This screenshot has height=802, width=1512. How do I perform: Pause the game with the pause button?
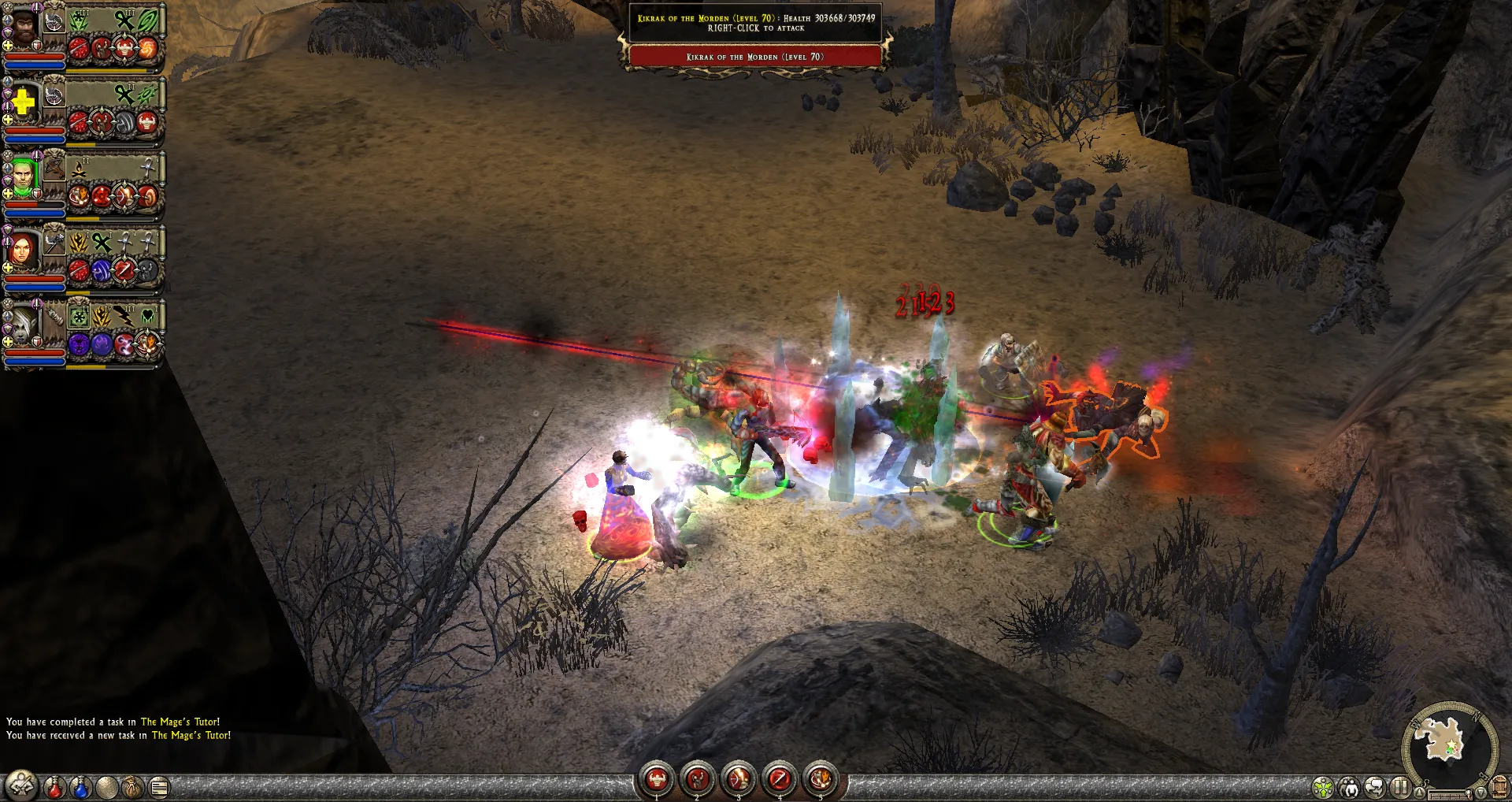pos(1400,786)
